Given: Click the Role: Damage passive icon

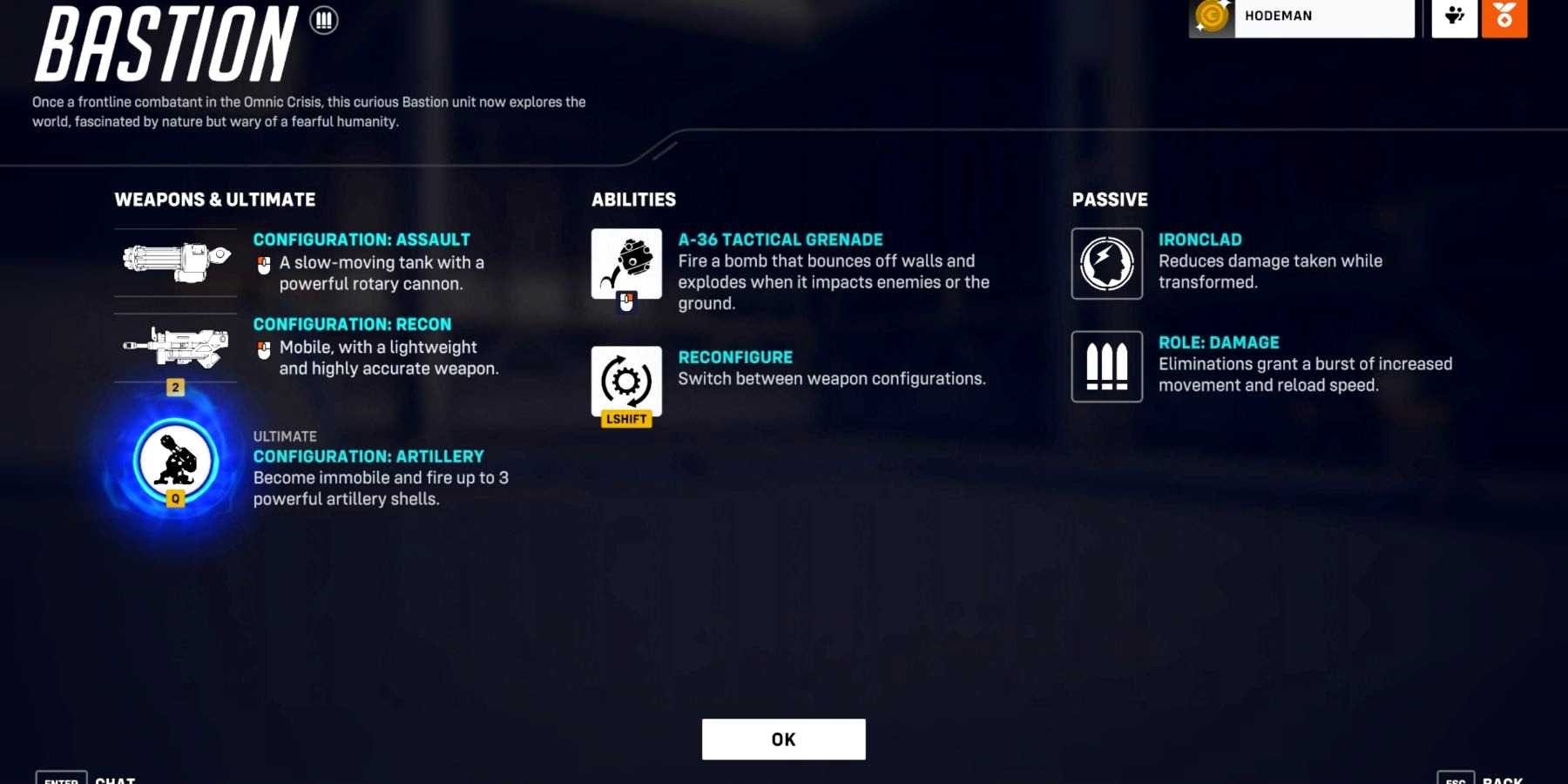Looking at the screenshot, I should pos(1106,367).
